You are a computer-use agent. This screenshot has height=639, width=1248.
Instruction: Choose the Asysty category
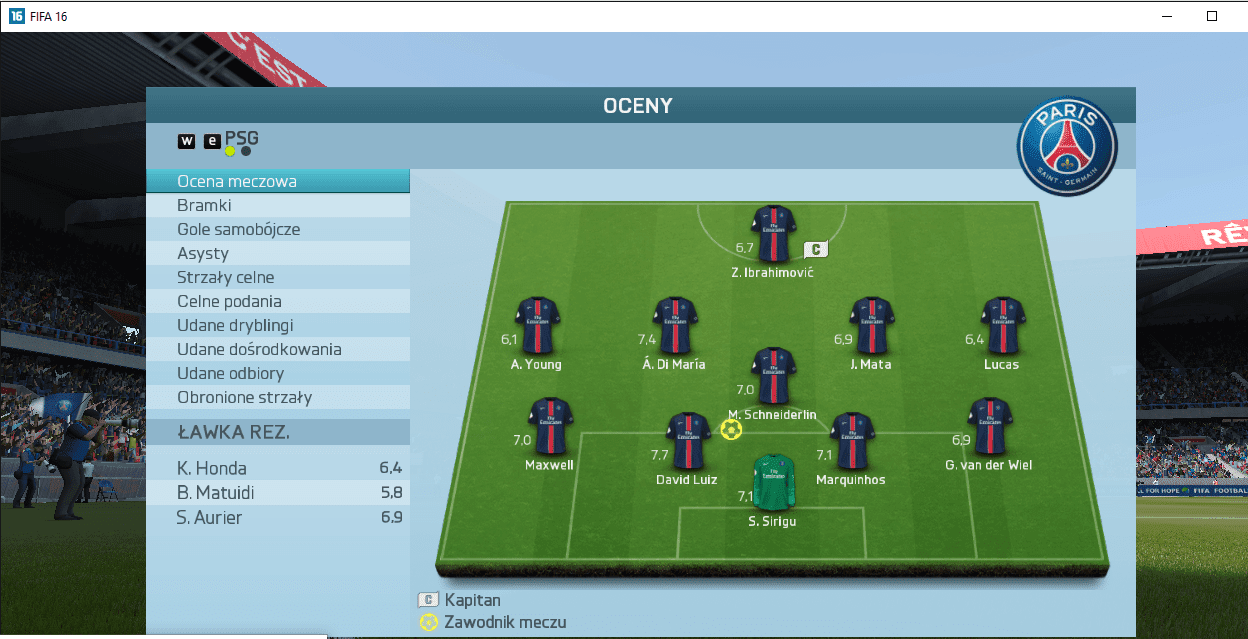point(277,254)
